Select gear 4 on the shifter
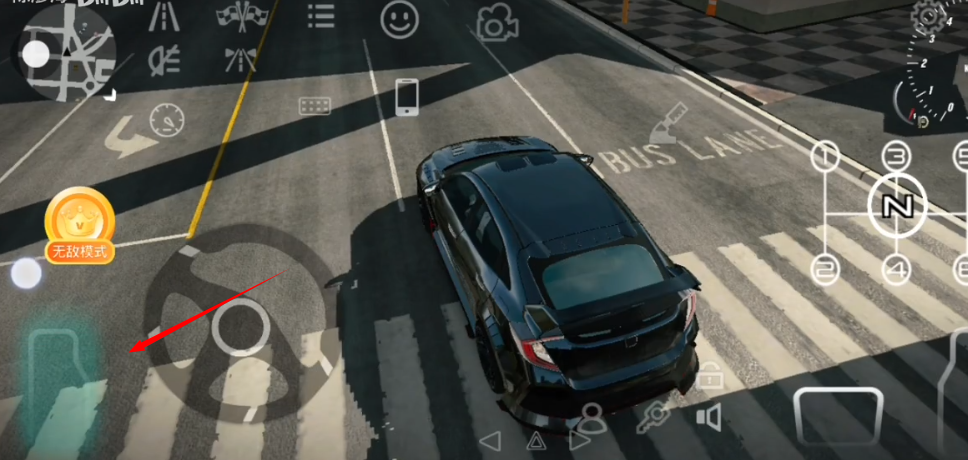This screenshot has height=460, width=968. 896,268
